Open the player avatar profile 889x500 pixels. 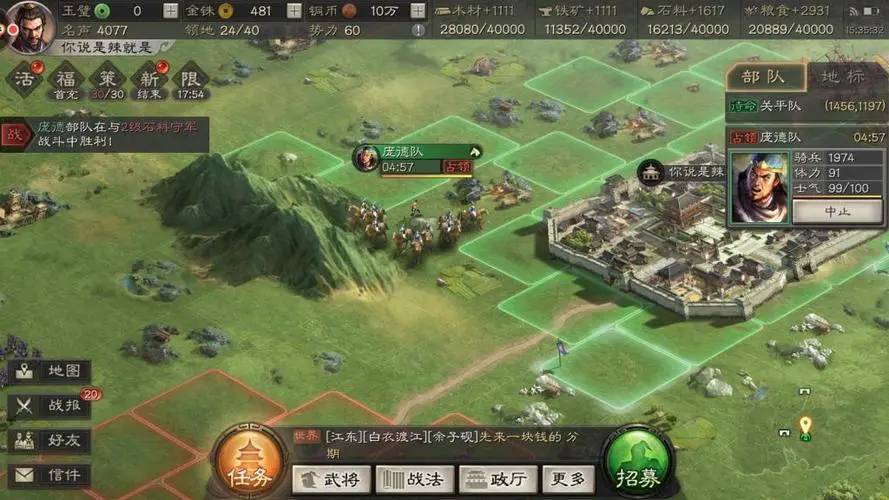(31, 22)
